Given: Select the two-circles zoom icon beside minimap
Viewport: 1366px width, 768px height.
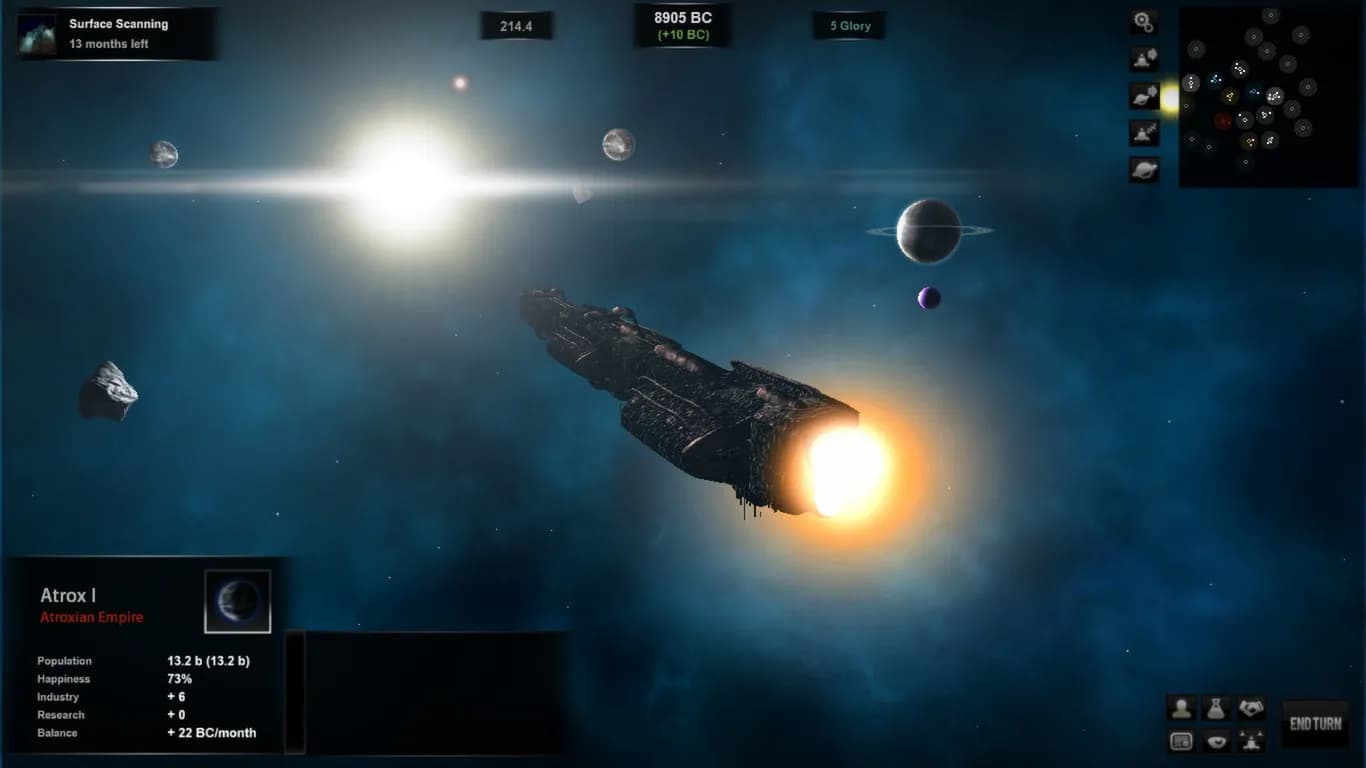Looking at the screenshot, I should pos(1144,21).
